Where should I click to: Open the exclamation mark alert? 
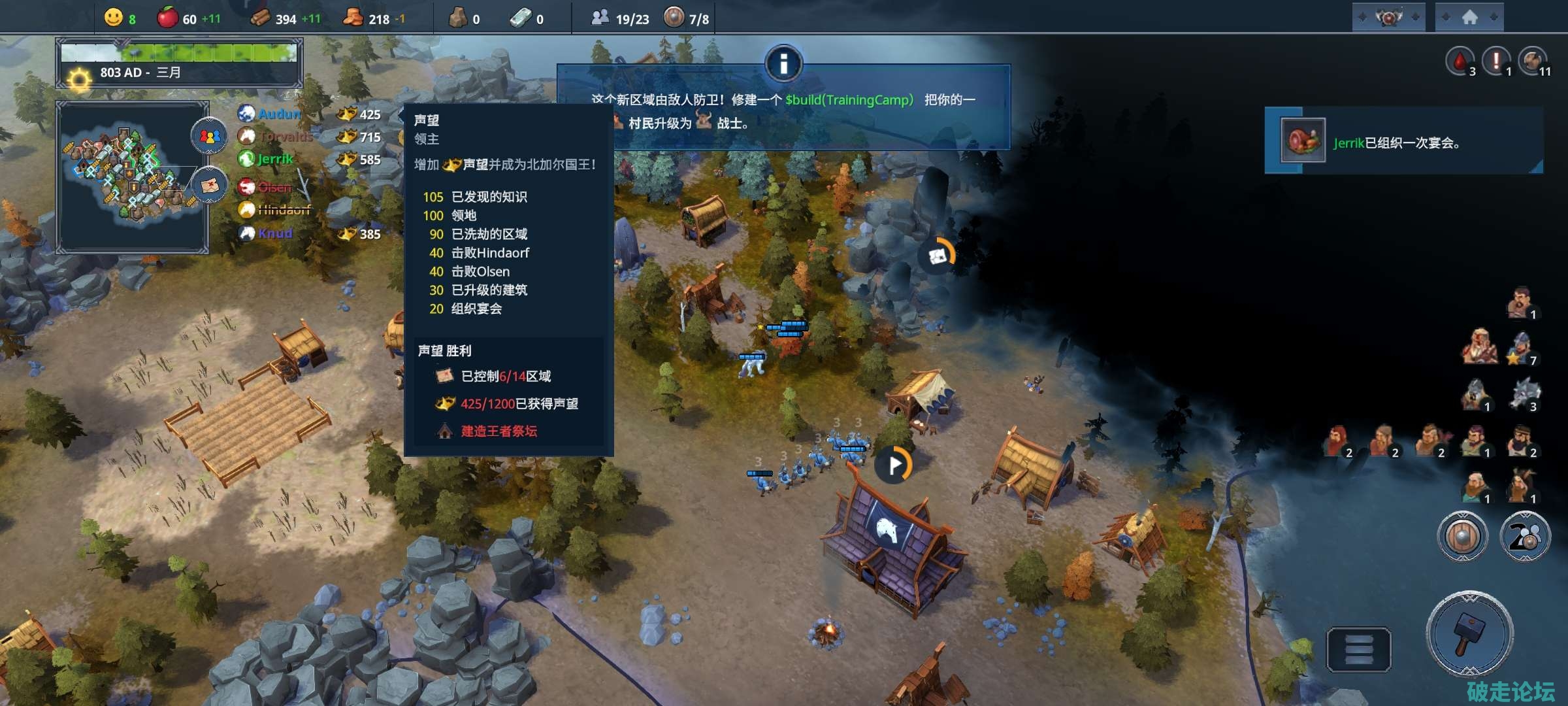[x=1495, y=61]
